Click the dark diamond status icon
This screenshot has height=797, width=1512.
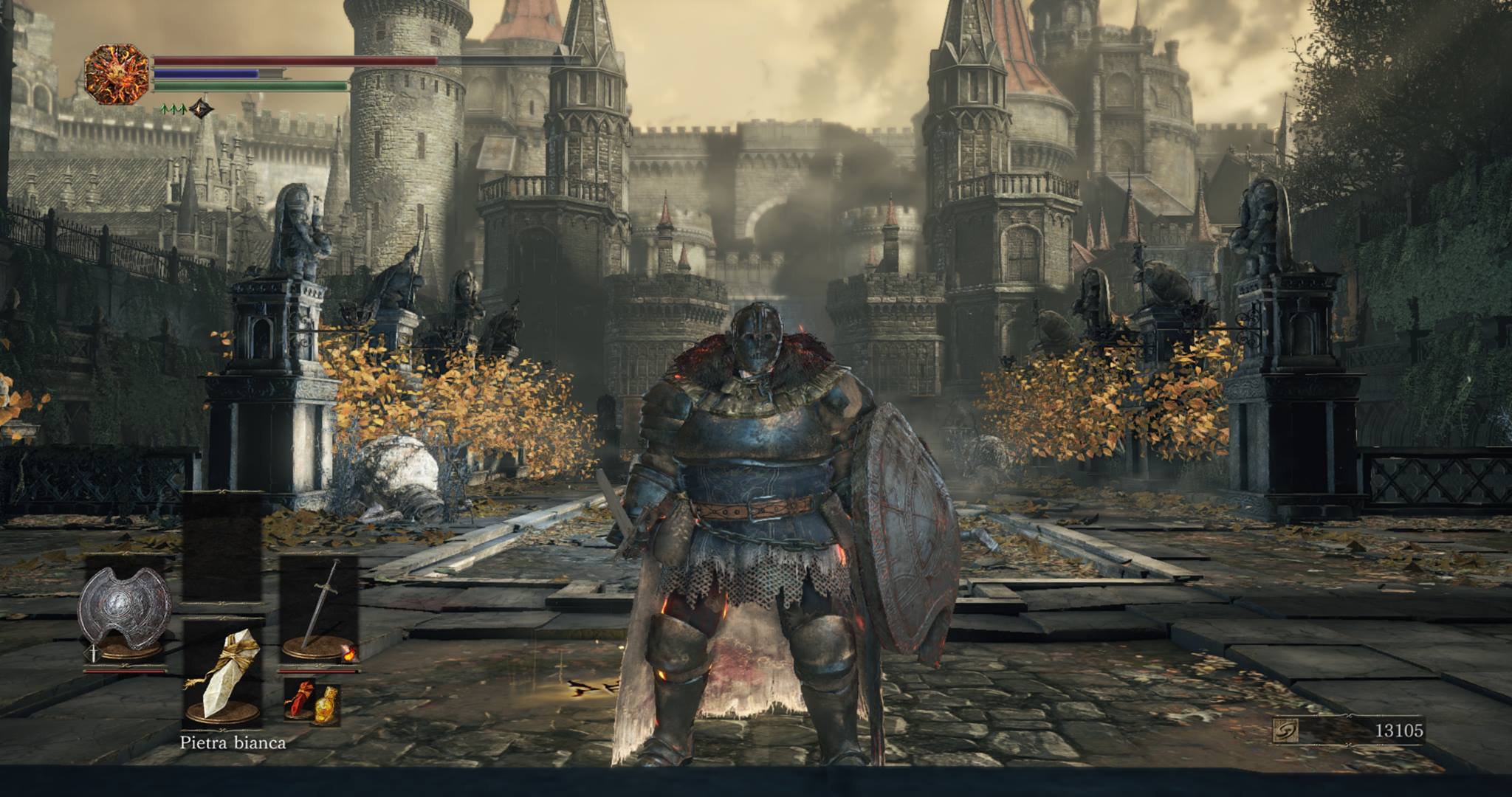pyautogui.click(x=200, y=109)
